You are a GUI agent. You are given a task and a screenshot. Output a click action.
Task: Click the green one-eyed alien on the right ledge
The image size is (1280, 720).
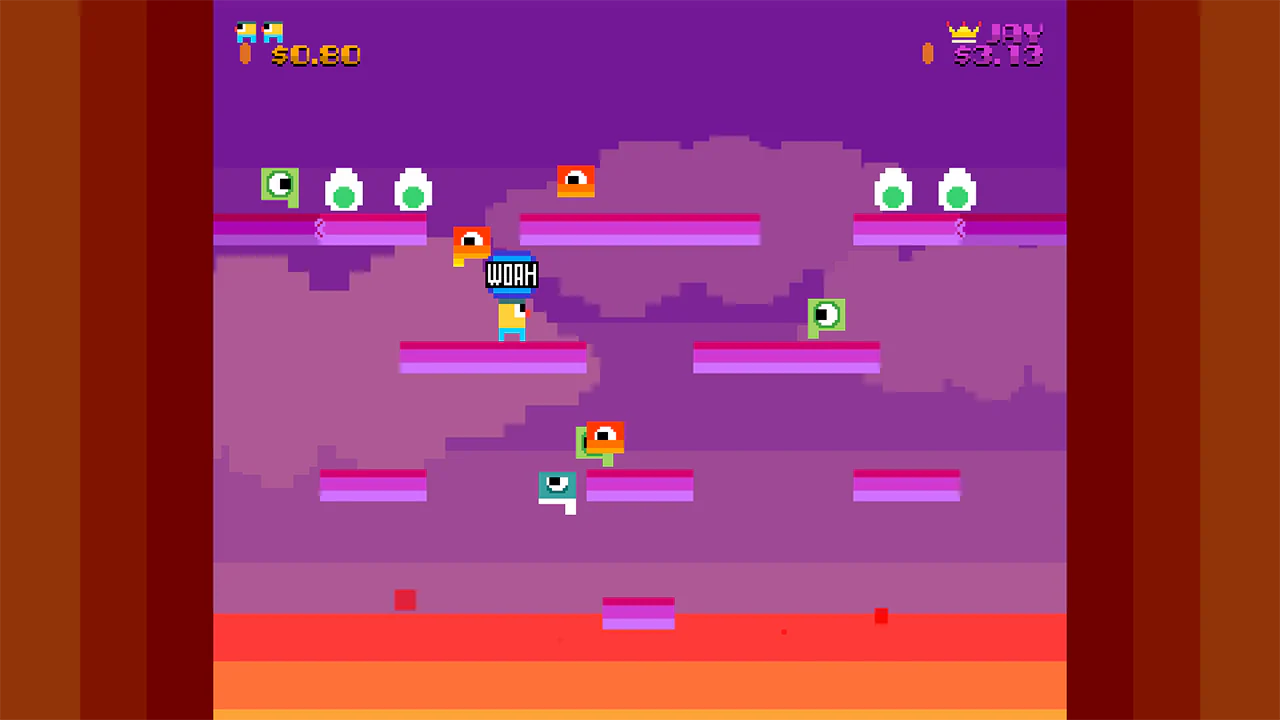coord(827,315)
